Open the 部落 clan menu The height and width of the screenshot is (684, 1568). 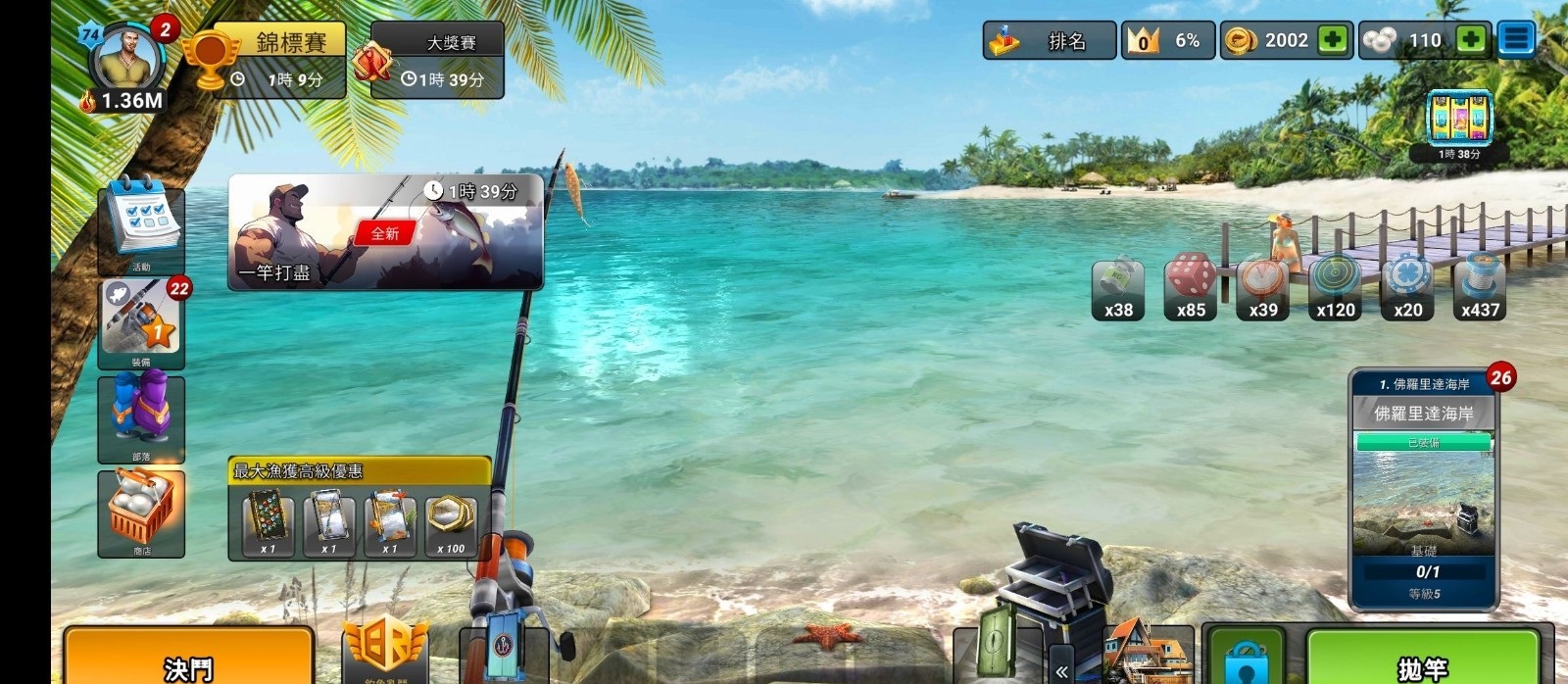tap(142, 417)
